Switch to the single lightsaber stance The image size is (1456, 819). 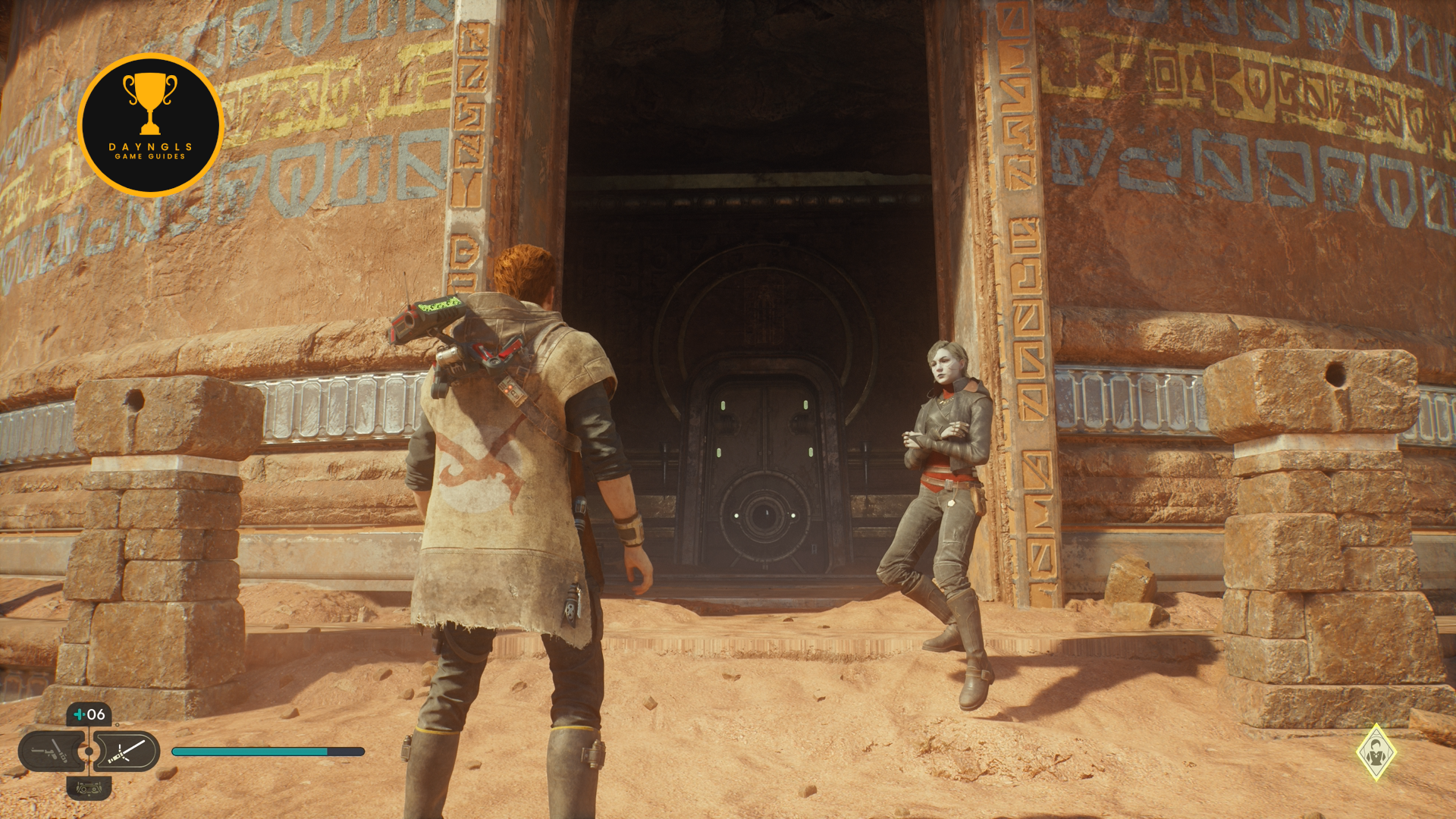click(127, 752)
